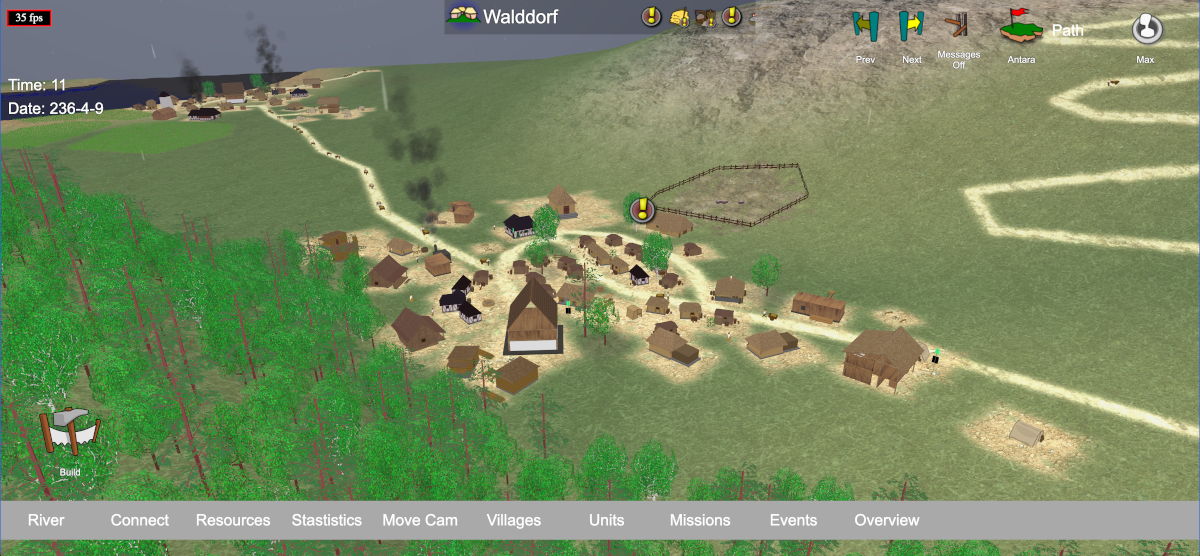Select the Antara island flag icon
Viewport: 1200px width, 556px height.
(1021, 28)
